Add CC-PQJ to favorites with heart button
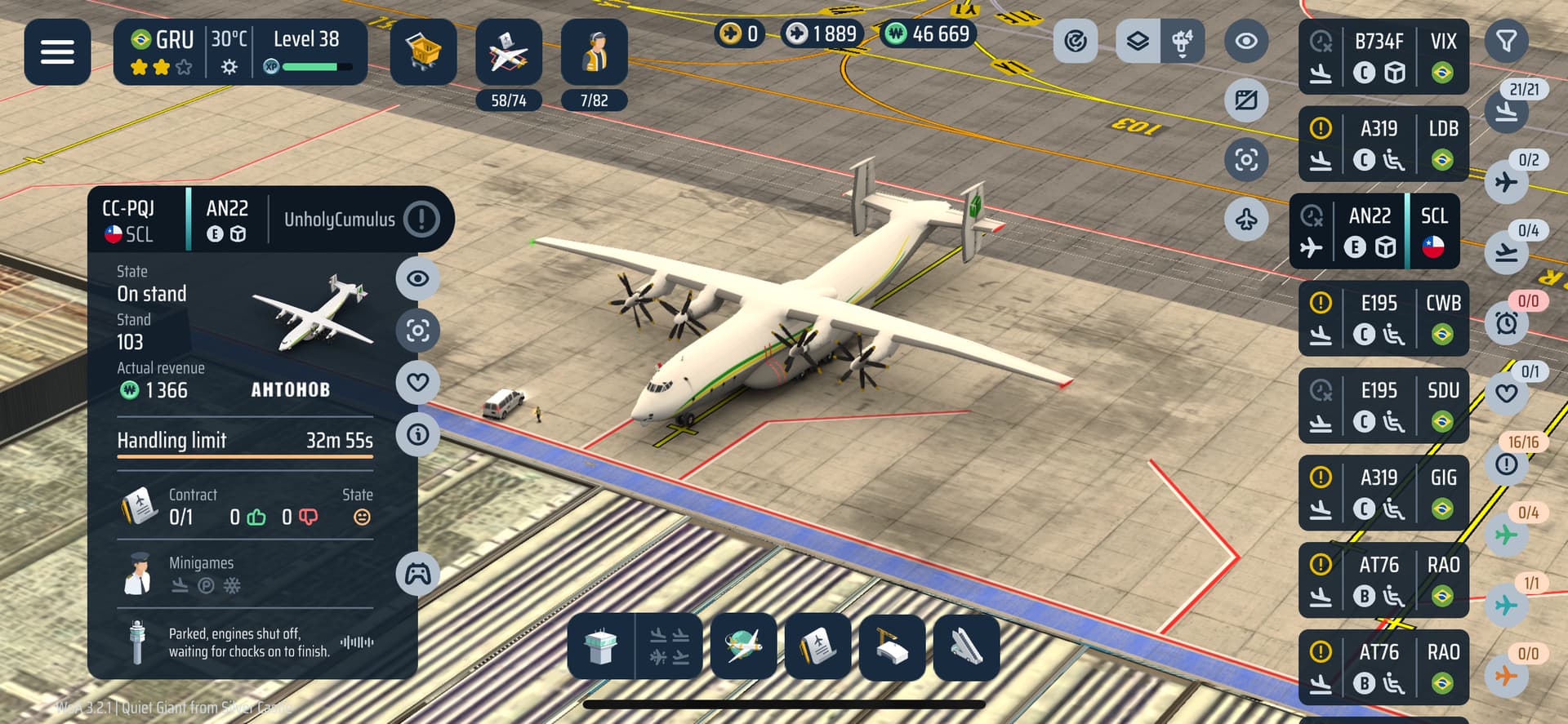This screenshot has width=1568, height=724. tap(417, 382)
